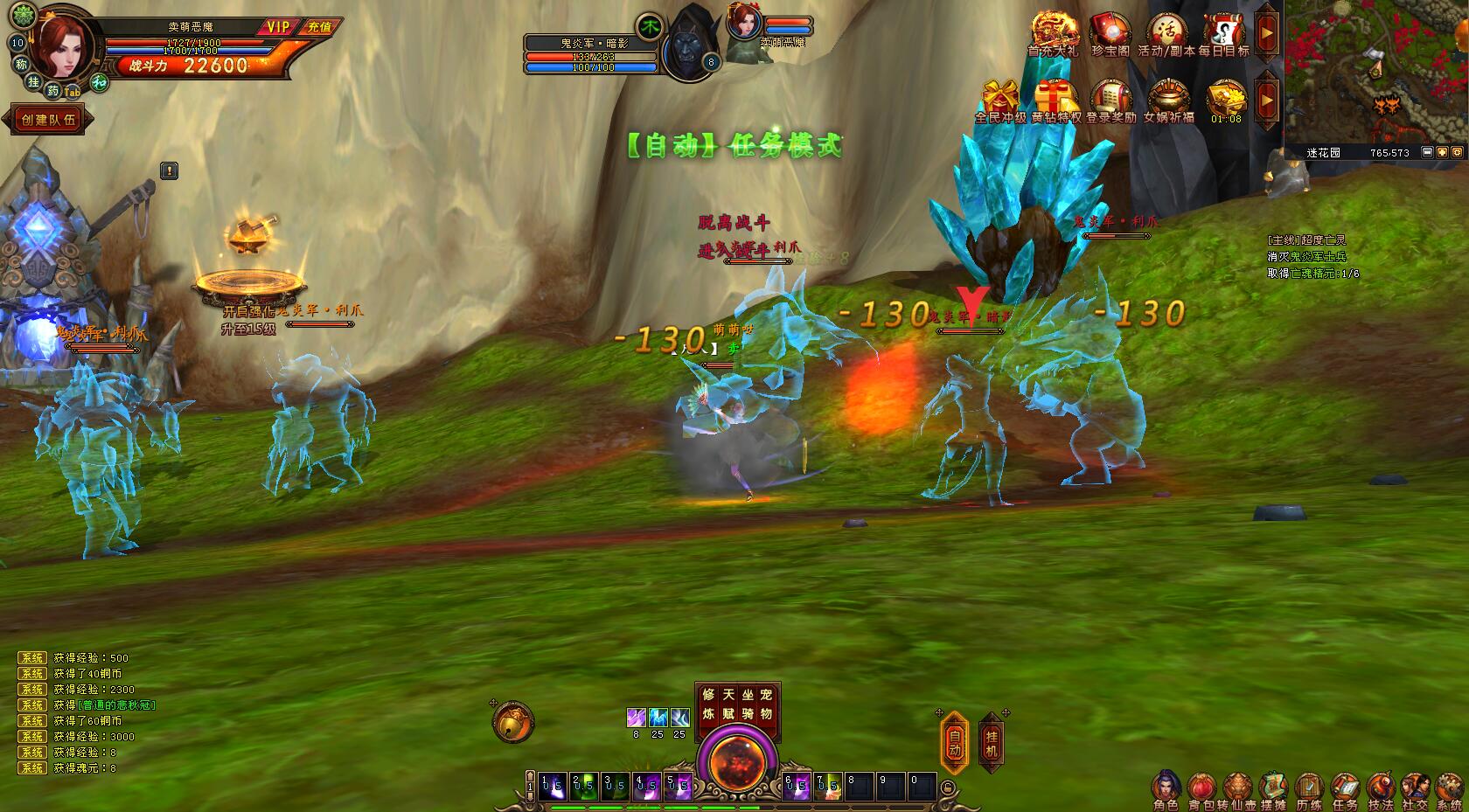Click the minimap zoom-out minus button
This screenshot has height=812, width=1469.
(x=1427, y=152)
